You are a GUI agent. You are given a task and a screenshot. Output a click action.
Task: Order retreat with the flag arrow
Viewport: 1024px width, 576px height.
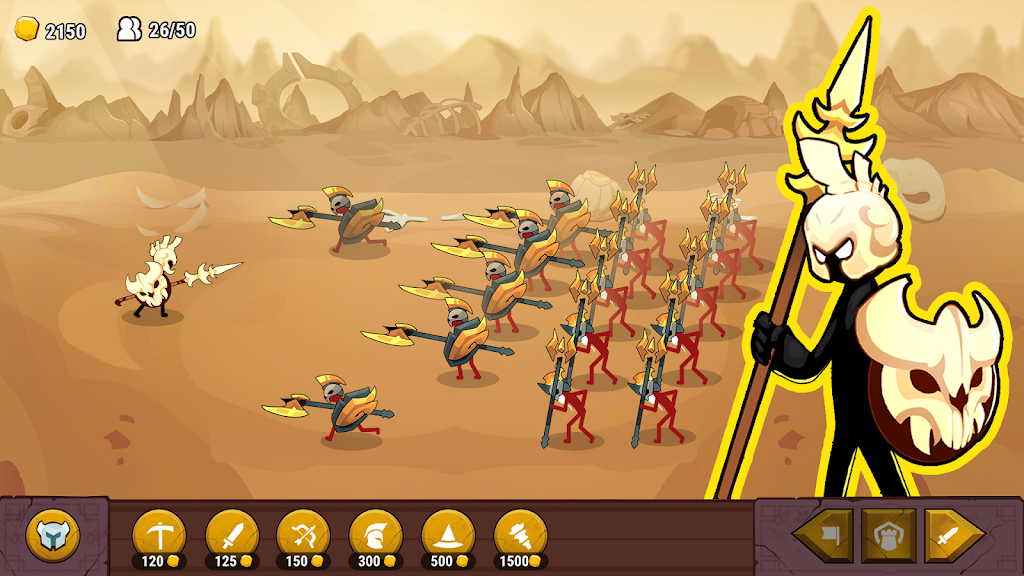point(824,536)
